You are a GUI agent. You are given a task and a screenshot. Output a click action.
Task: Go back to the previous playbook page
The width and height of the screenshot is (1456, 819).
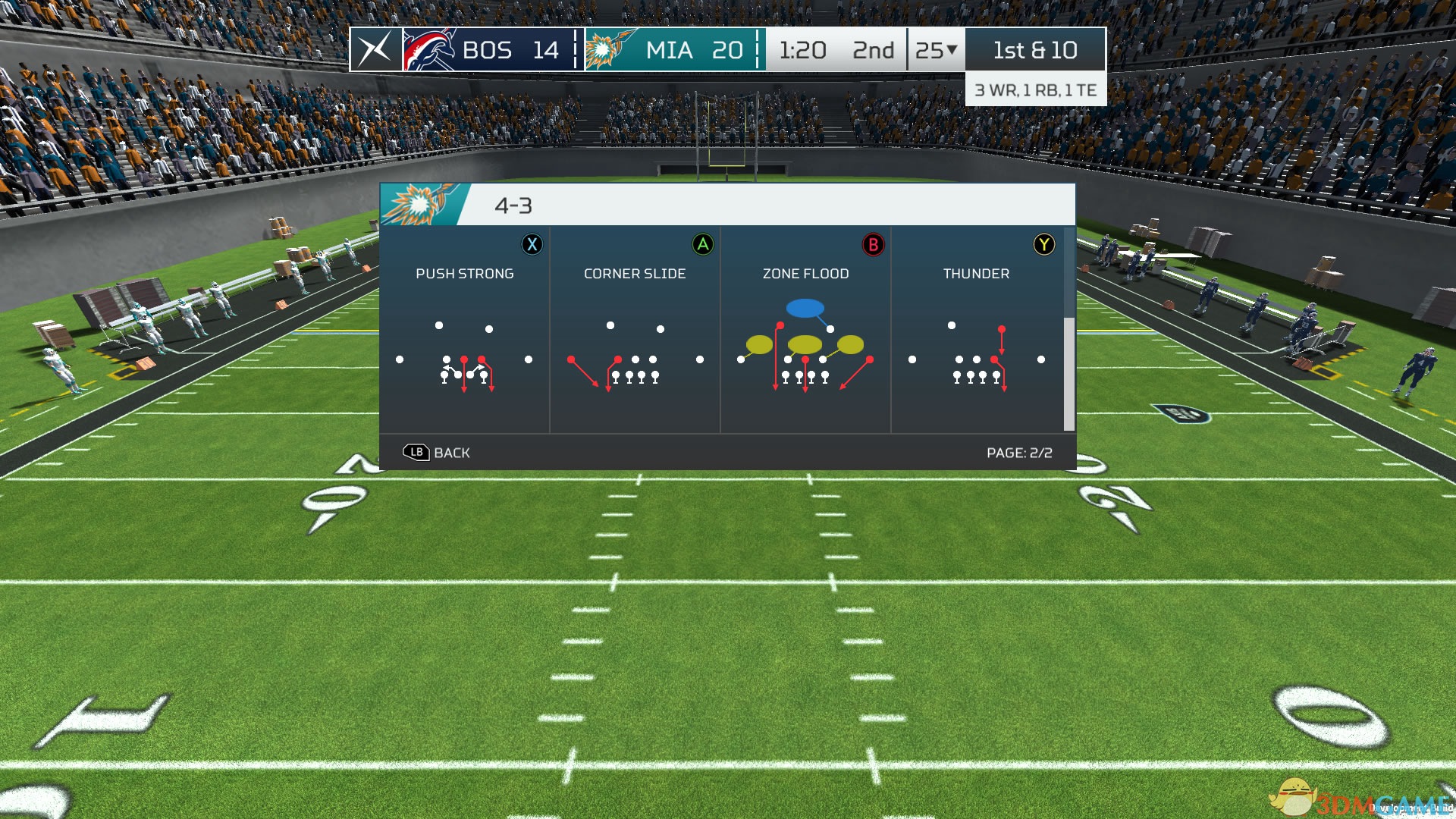point(437,453)
